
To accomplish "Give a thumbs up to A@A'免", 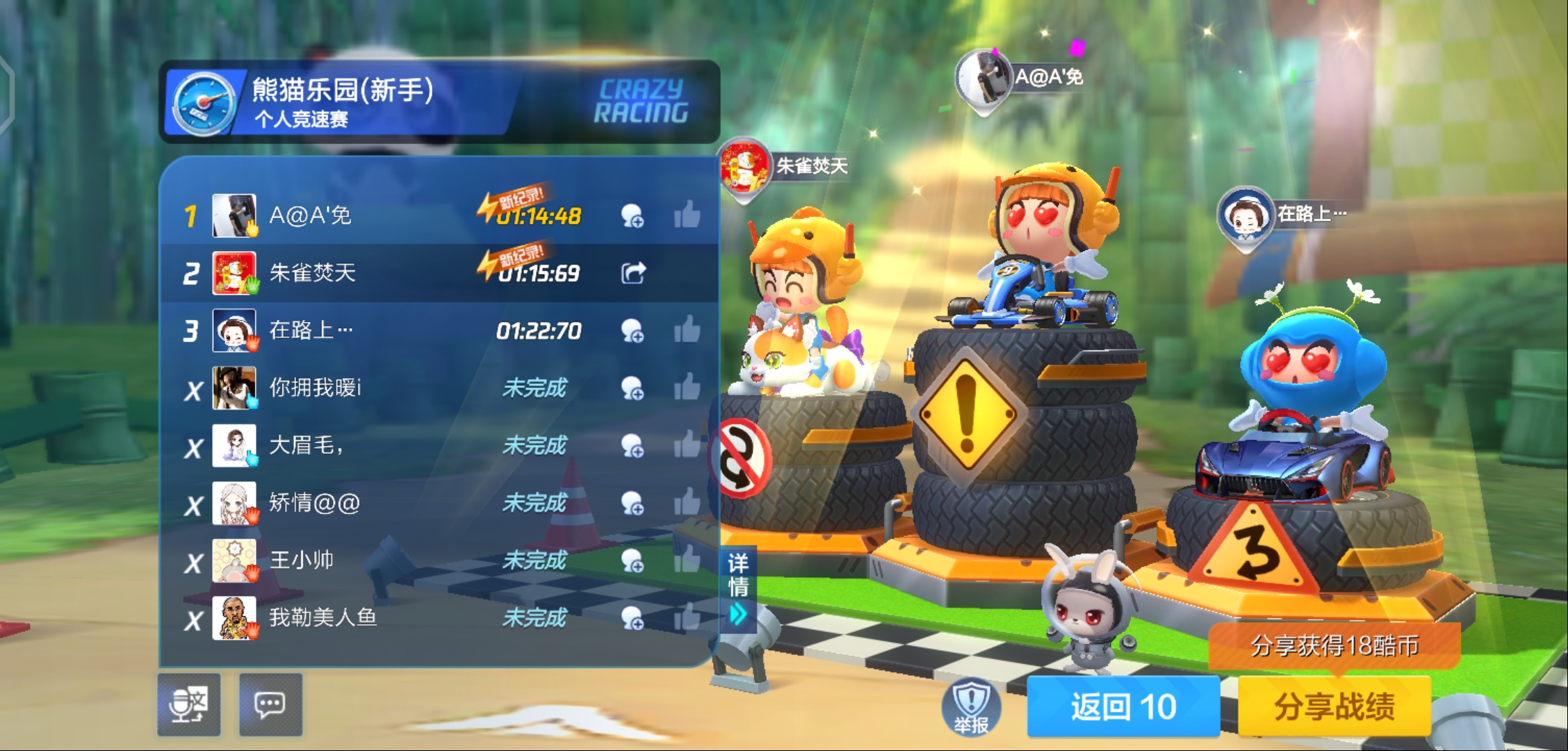I will click(689, 216).
